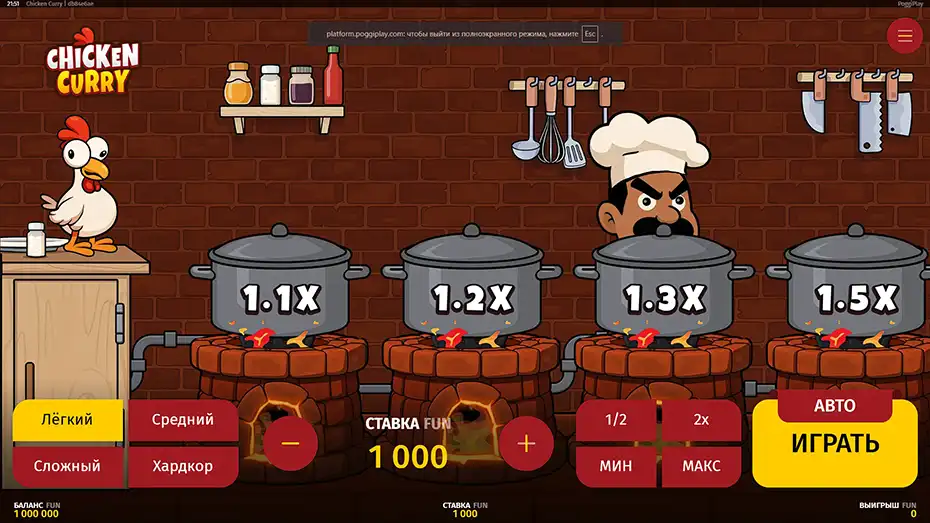Screen dimensions: 930x523
Task: Decrease the bet with the minus button
Action: (x=290, y=443)
